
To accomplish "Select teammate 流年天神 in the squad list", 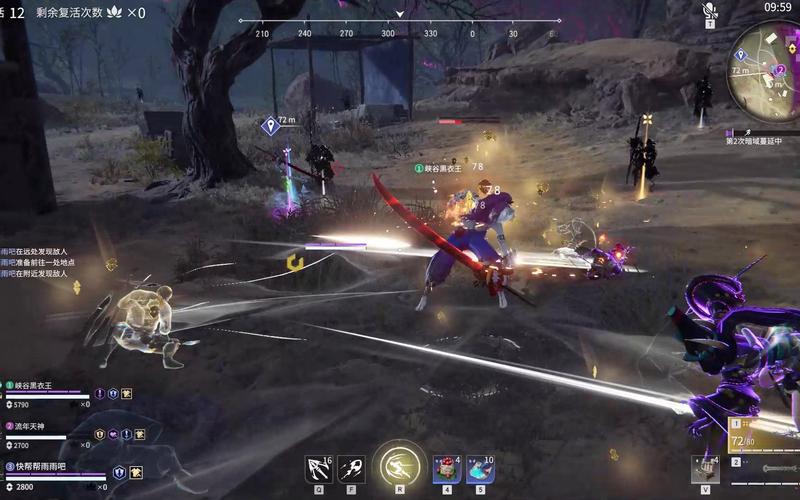I will tap(36, 425).
